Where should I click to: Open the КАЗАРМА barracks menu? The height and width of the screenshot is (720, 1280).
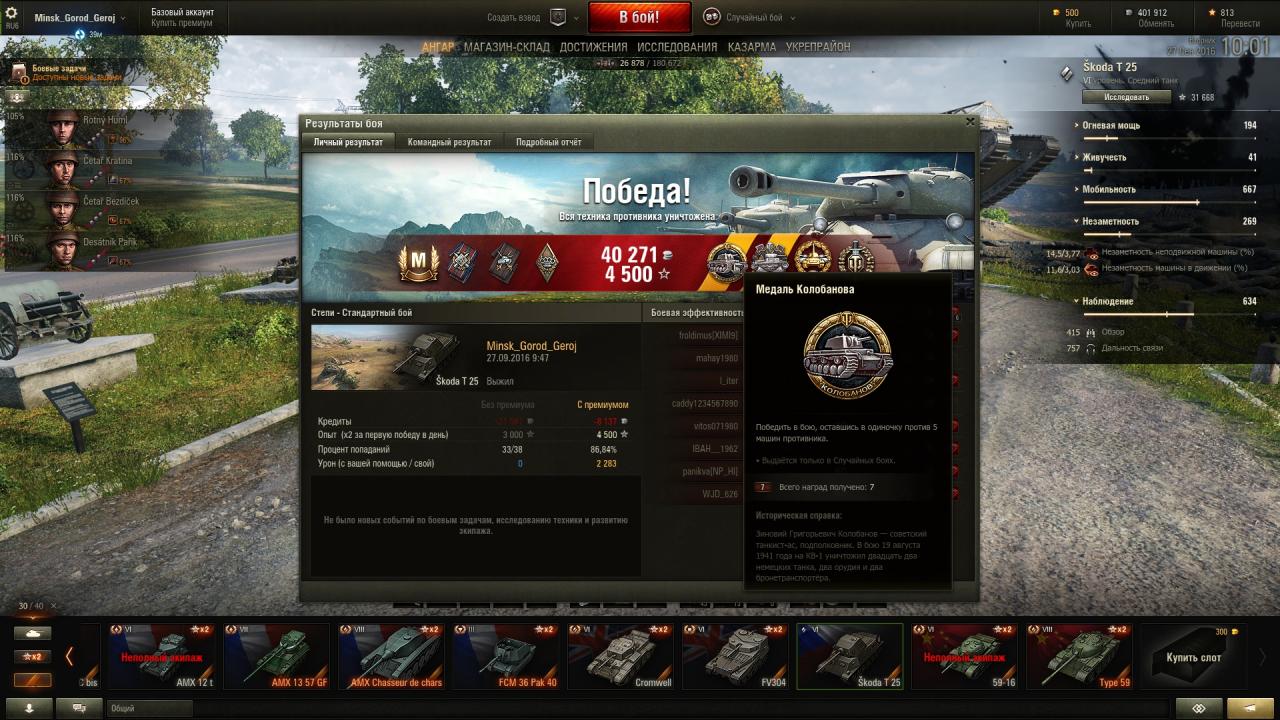coord(752,47)
